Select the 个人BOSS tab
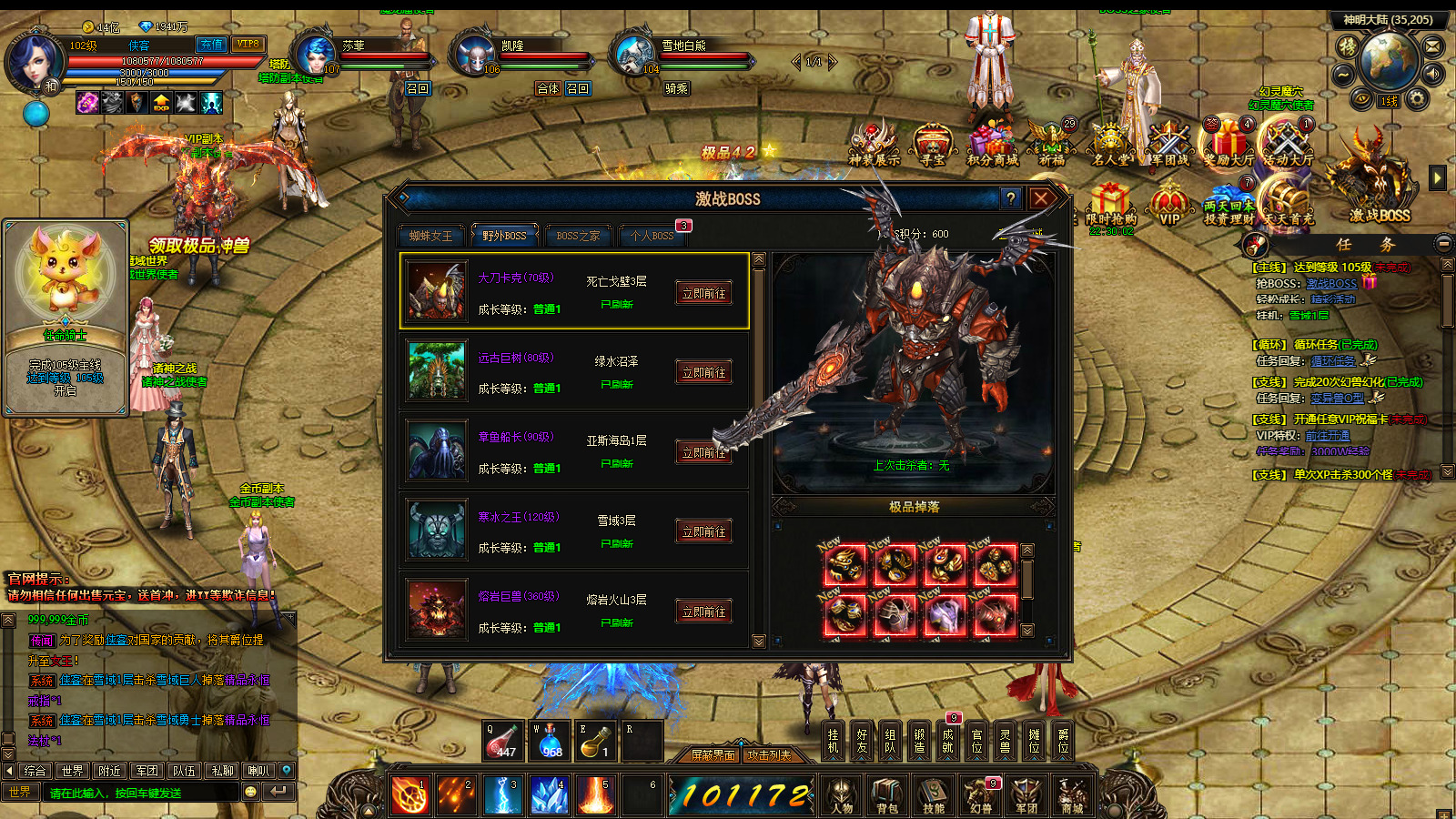This screenshot has width=1456, height=819. pos(652,236)
